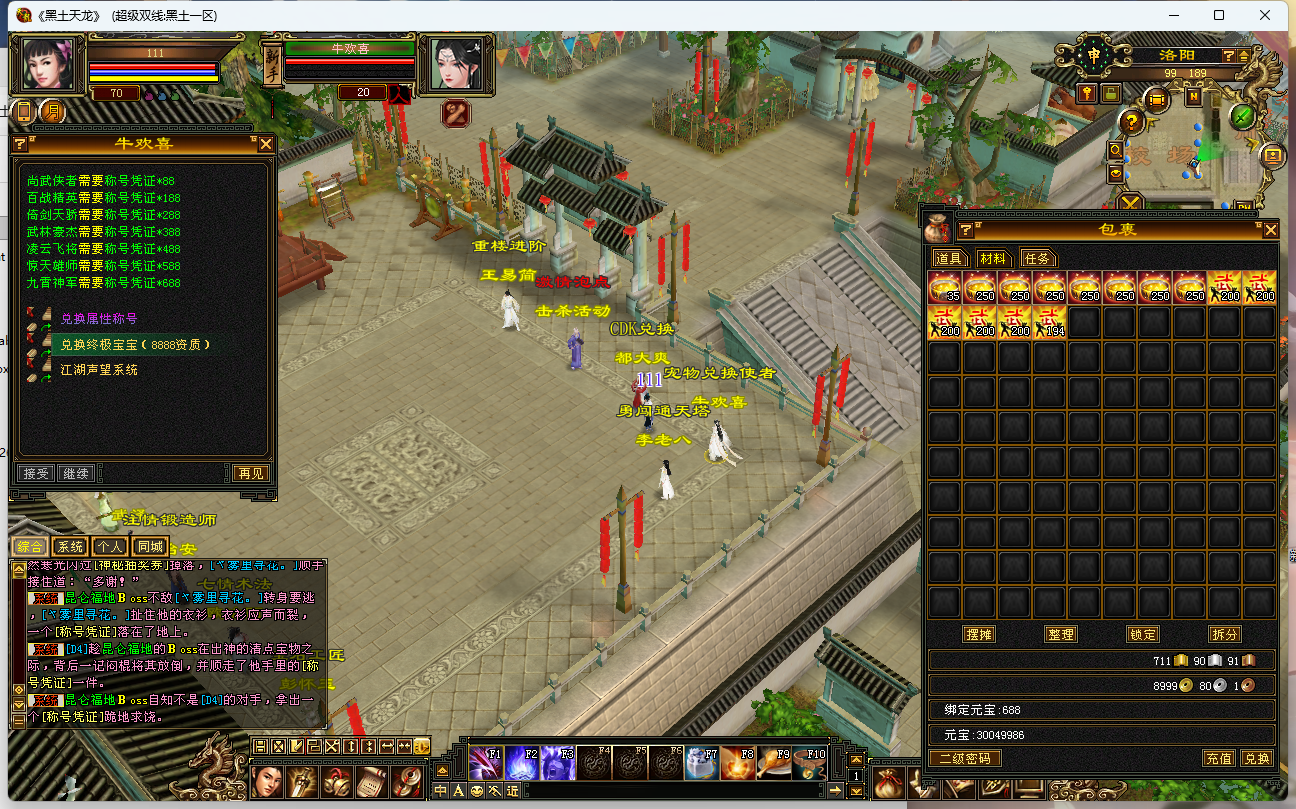Activate the F1 slash skill
The height and width of the screenshot is (809, 1296).
(486, 763)
